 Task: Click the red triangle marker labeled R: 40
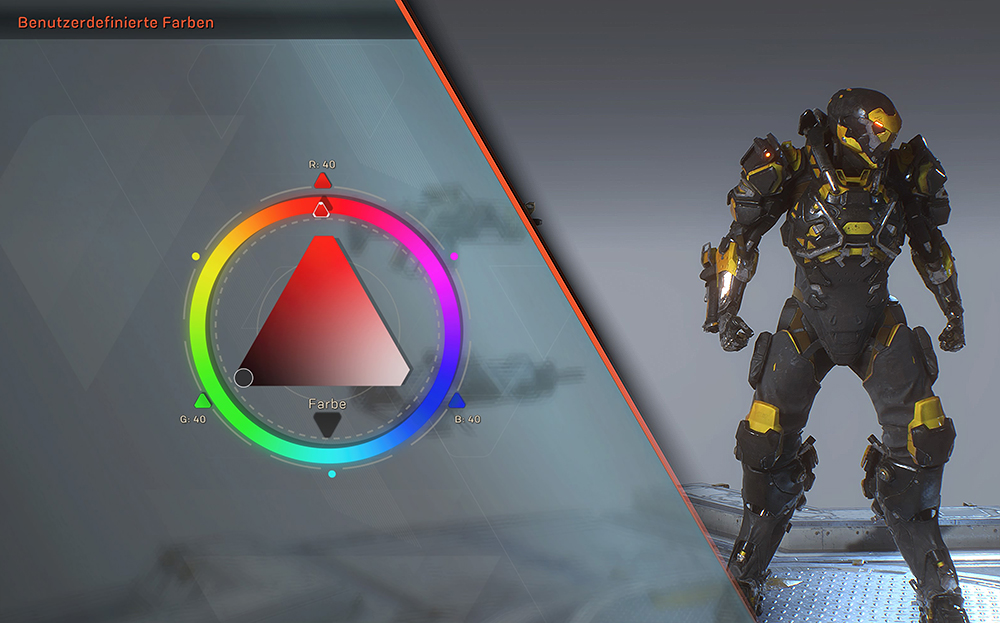tap(322, 181)
